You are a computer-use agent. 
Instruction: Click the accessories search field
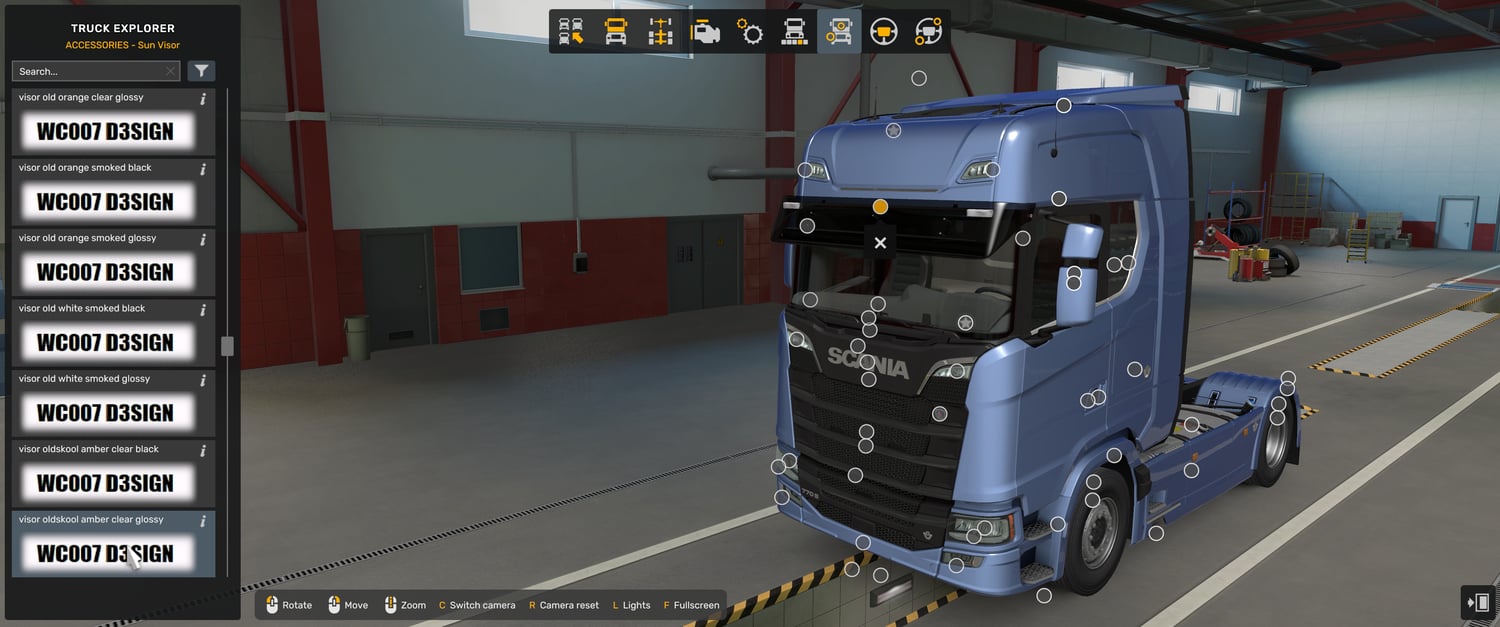(x=88, y=71)
